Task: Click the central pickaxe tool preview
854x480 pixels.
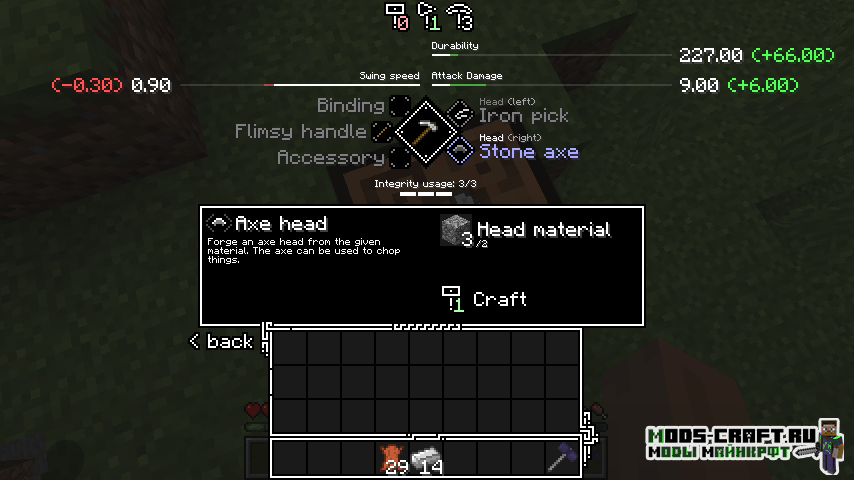Action: (427, 131)
